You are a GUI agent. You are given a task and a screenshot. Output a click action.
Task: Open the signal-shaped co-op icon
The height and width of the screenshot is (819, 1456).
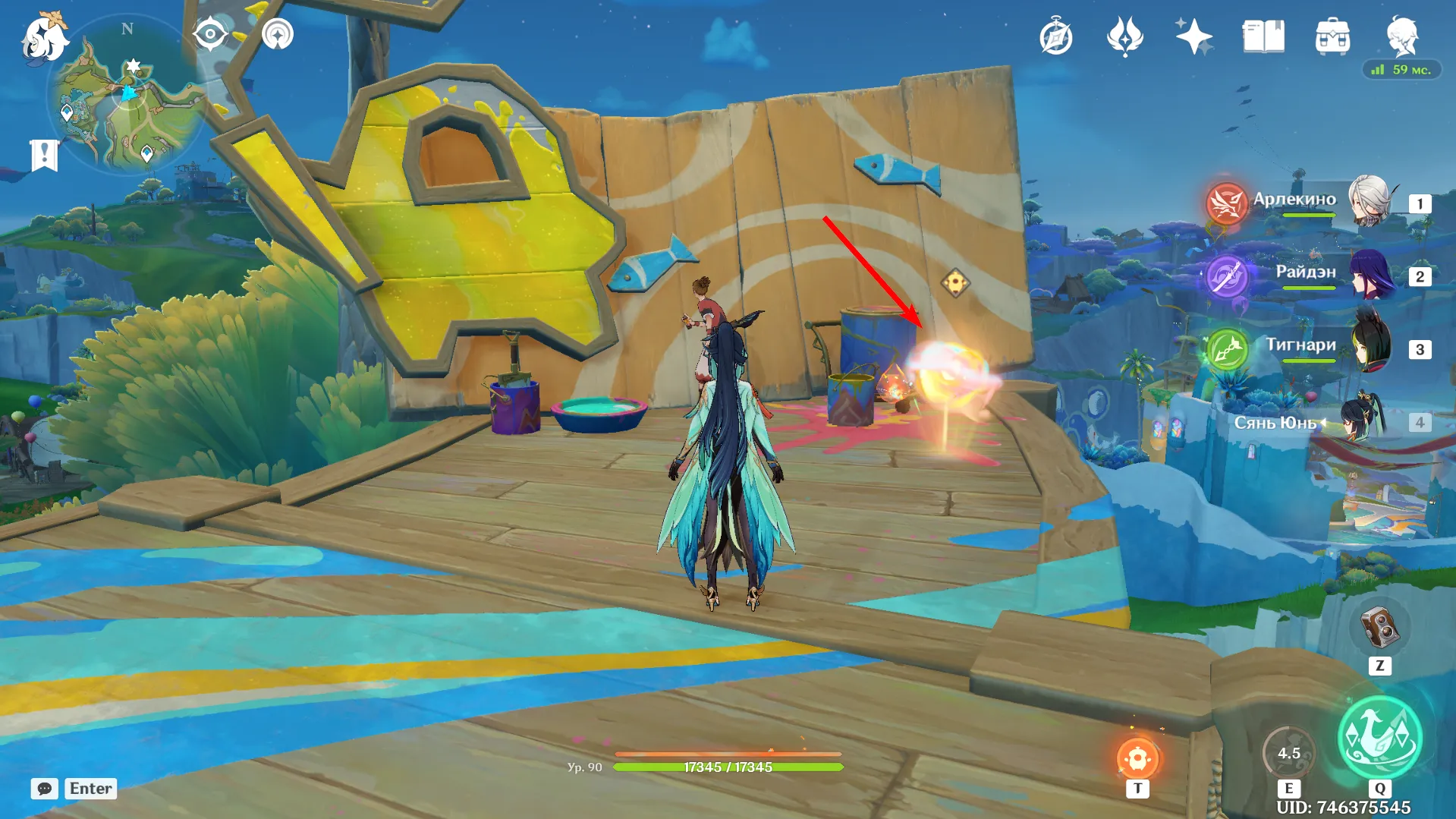[x=278, y=34]
